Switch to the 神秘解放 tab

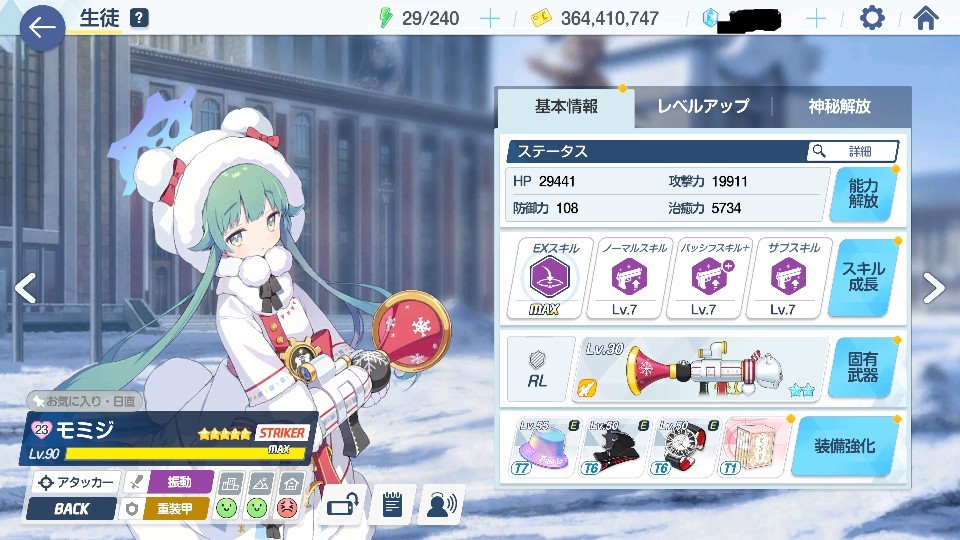pyautogui.click(x=839, y=107)
